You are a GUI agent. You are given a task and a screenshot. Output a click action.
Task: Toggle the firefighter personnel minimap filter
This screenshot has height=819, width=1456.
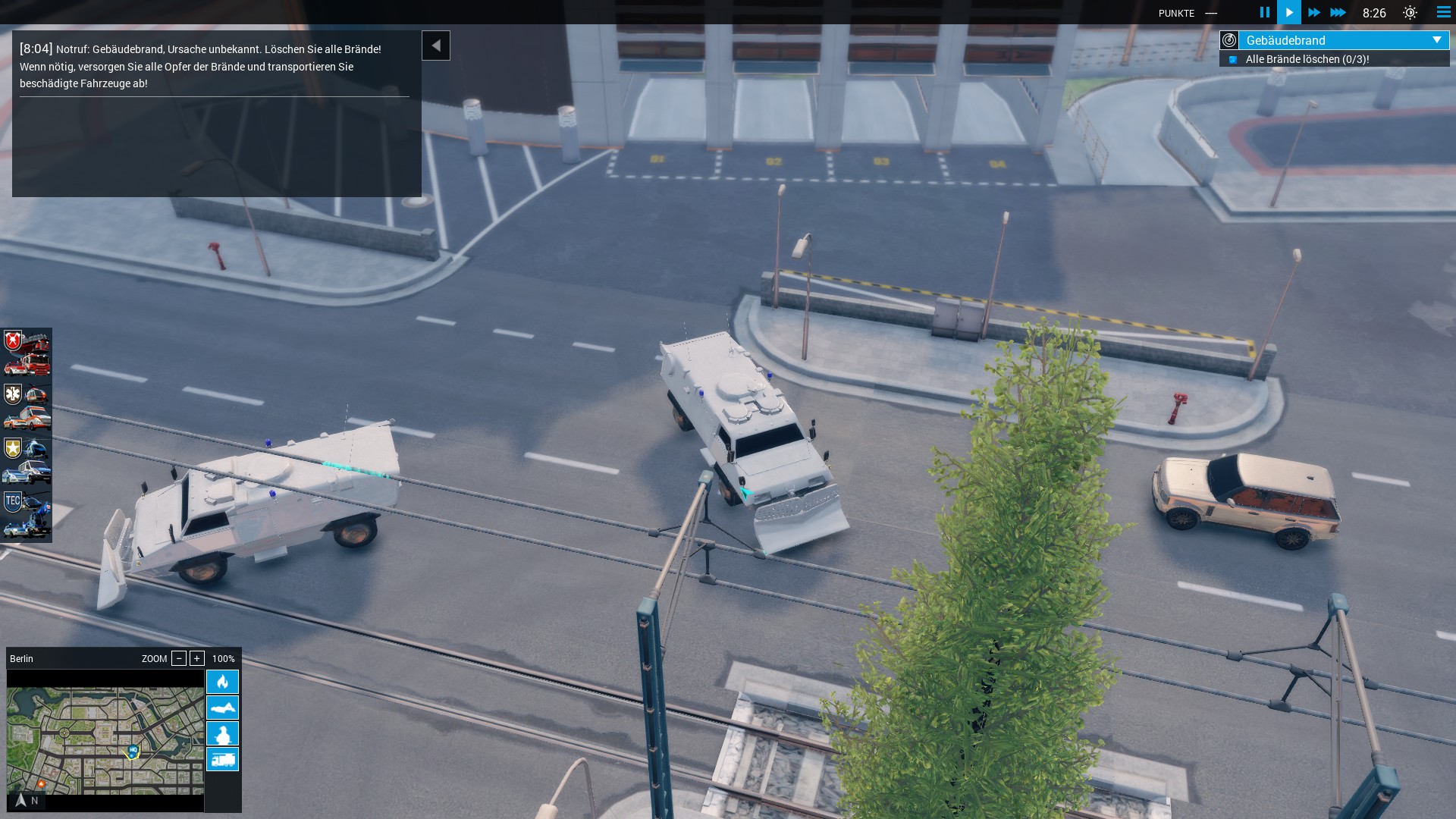(222, 733)
